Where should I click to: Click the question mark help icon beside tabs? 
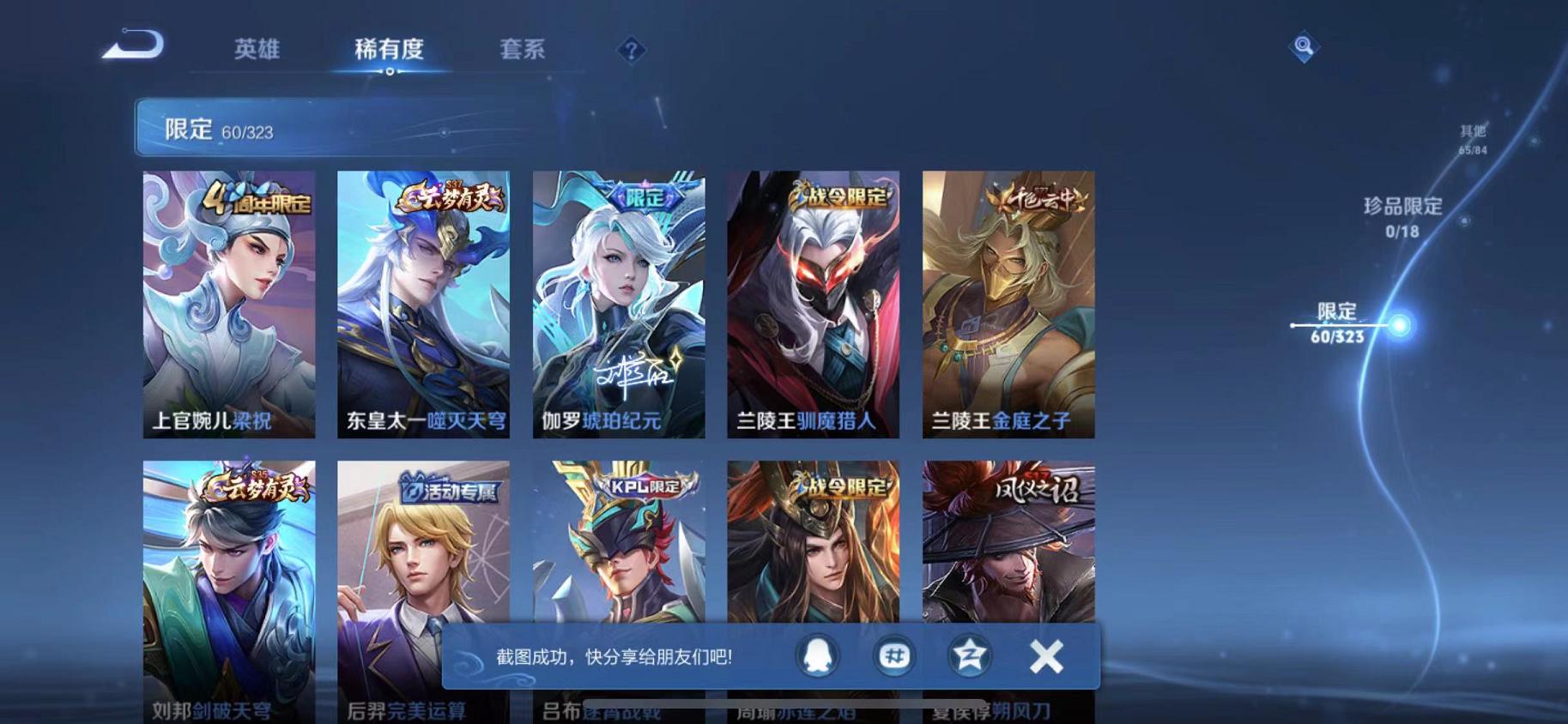coord(631,51)
